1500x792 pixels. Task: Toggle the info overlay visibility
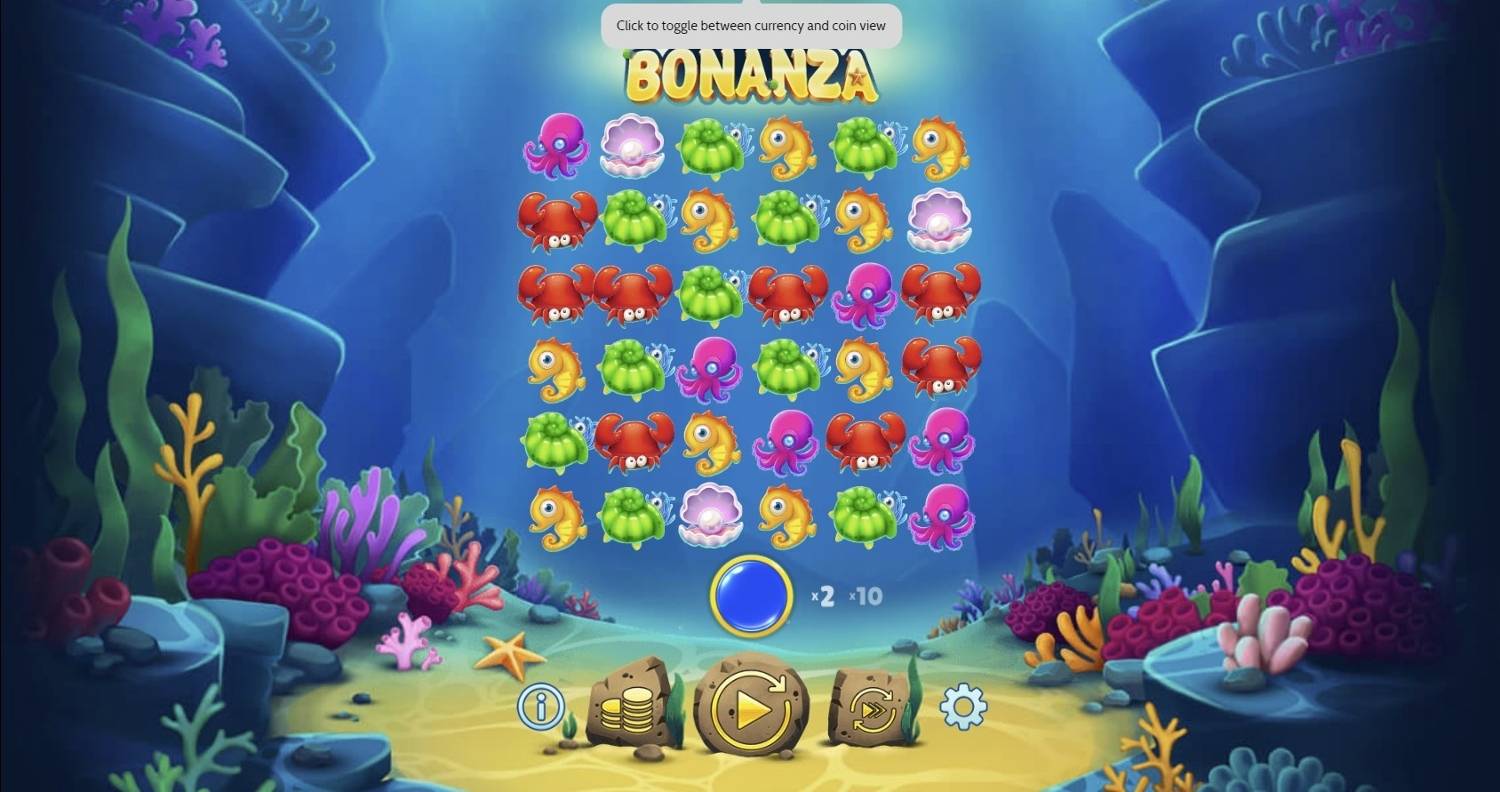pyautogui.click(x=539, y=705)
